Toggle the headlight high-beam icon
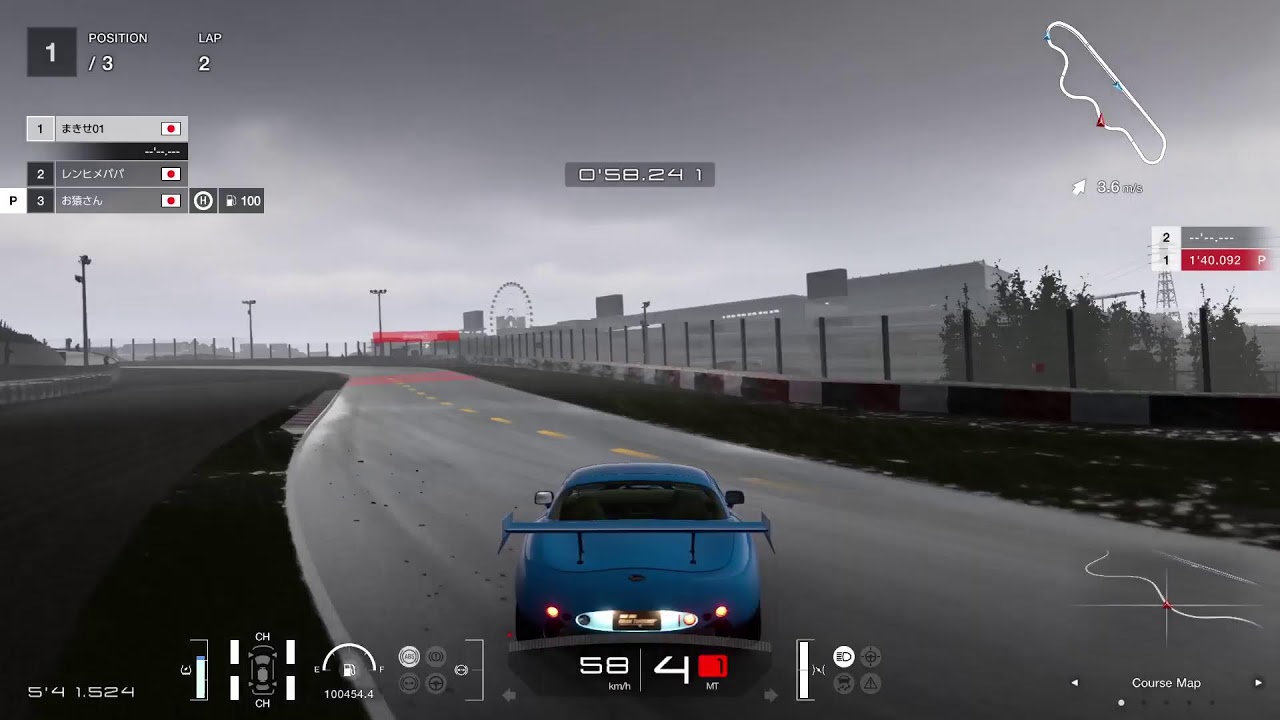 point(843,657)
